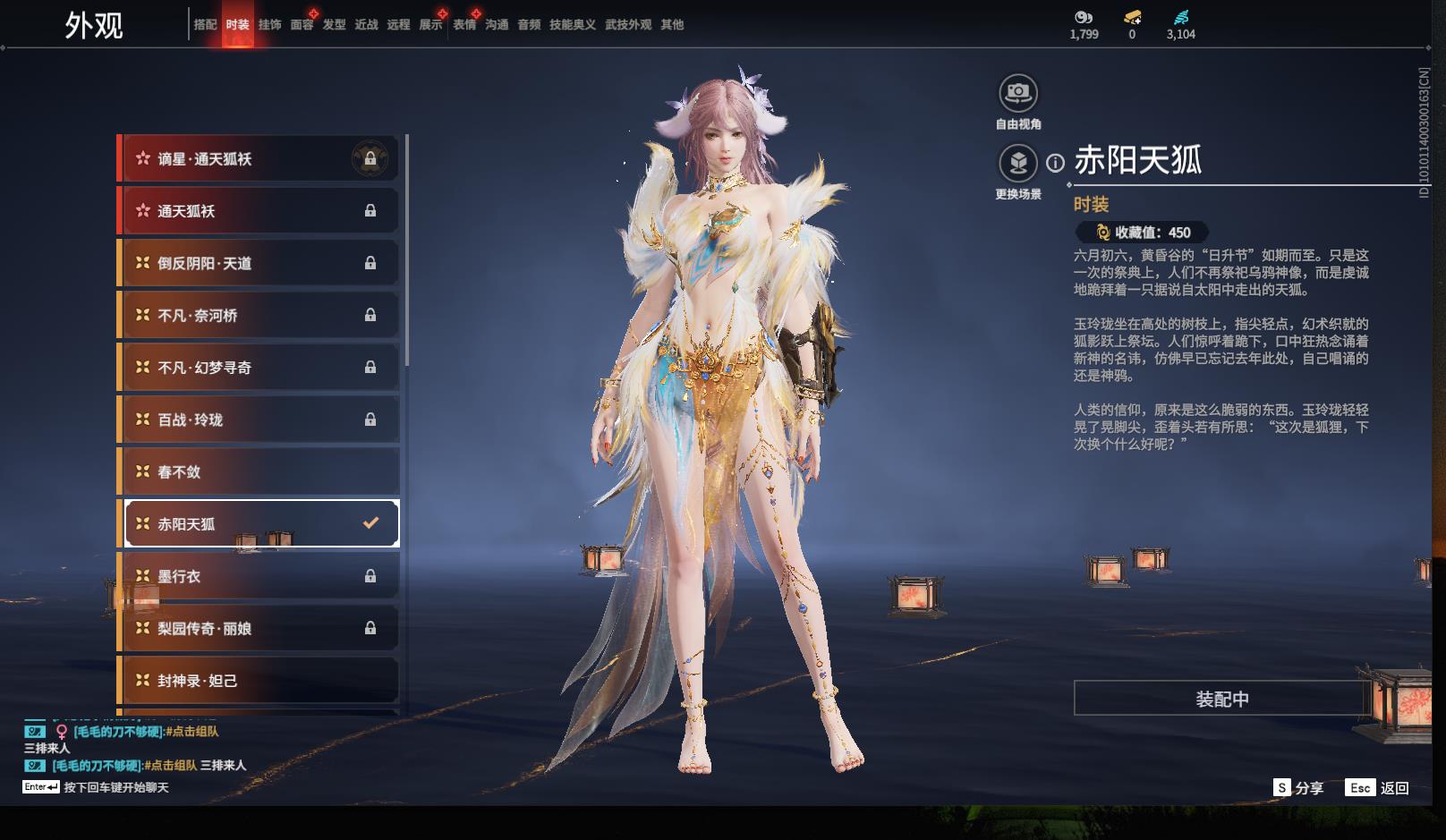The height and width of the screenshot is (840, 1446).
Task: Pick the 百战·玲珑 outfit
Action: click(x=259, y=420)
